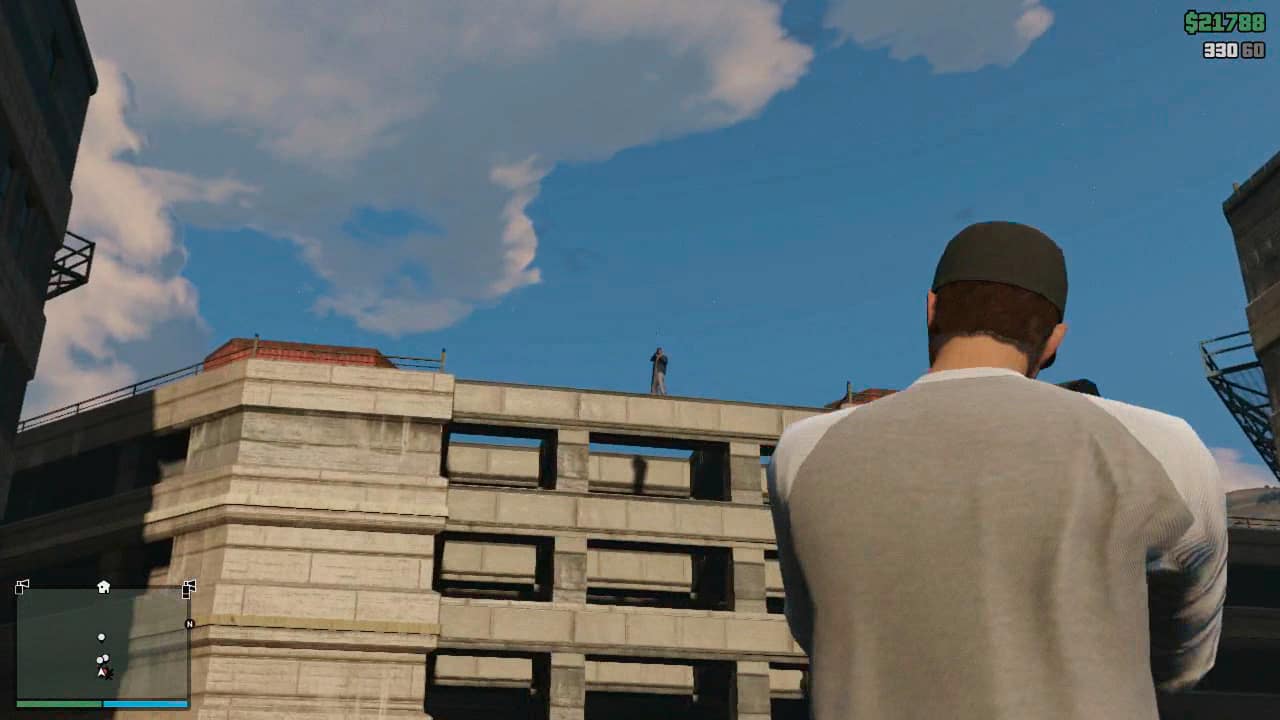This screenshot has width=1280, height=720.
Task: Click the green health bar under the minimap
Action: (x=56, y=703)
